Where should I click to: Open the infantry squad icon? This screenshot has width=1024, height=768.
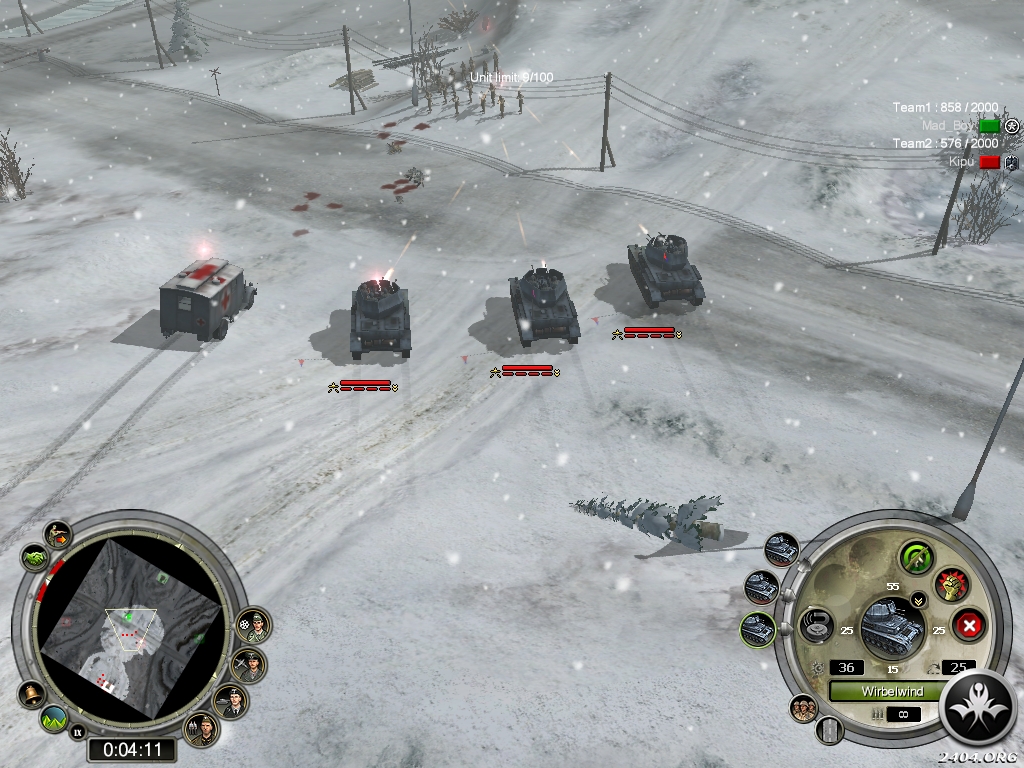[x=803, y=708]
